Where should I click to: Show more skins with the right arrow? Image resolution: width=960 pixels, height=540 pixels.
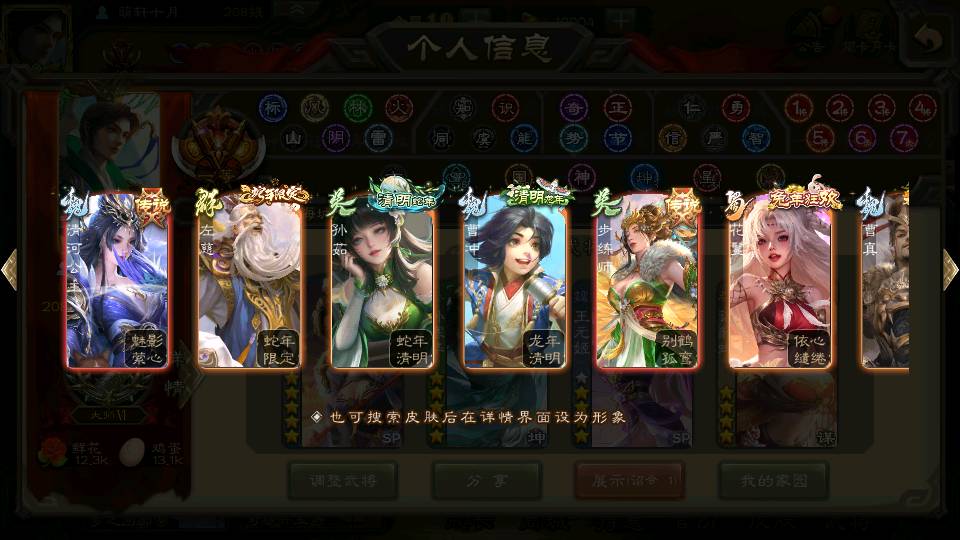point(950,270)
